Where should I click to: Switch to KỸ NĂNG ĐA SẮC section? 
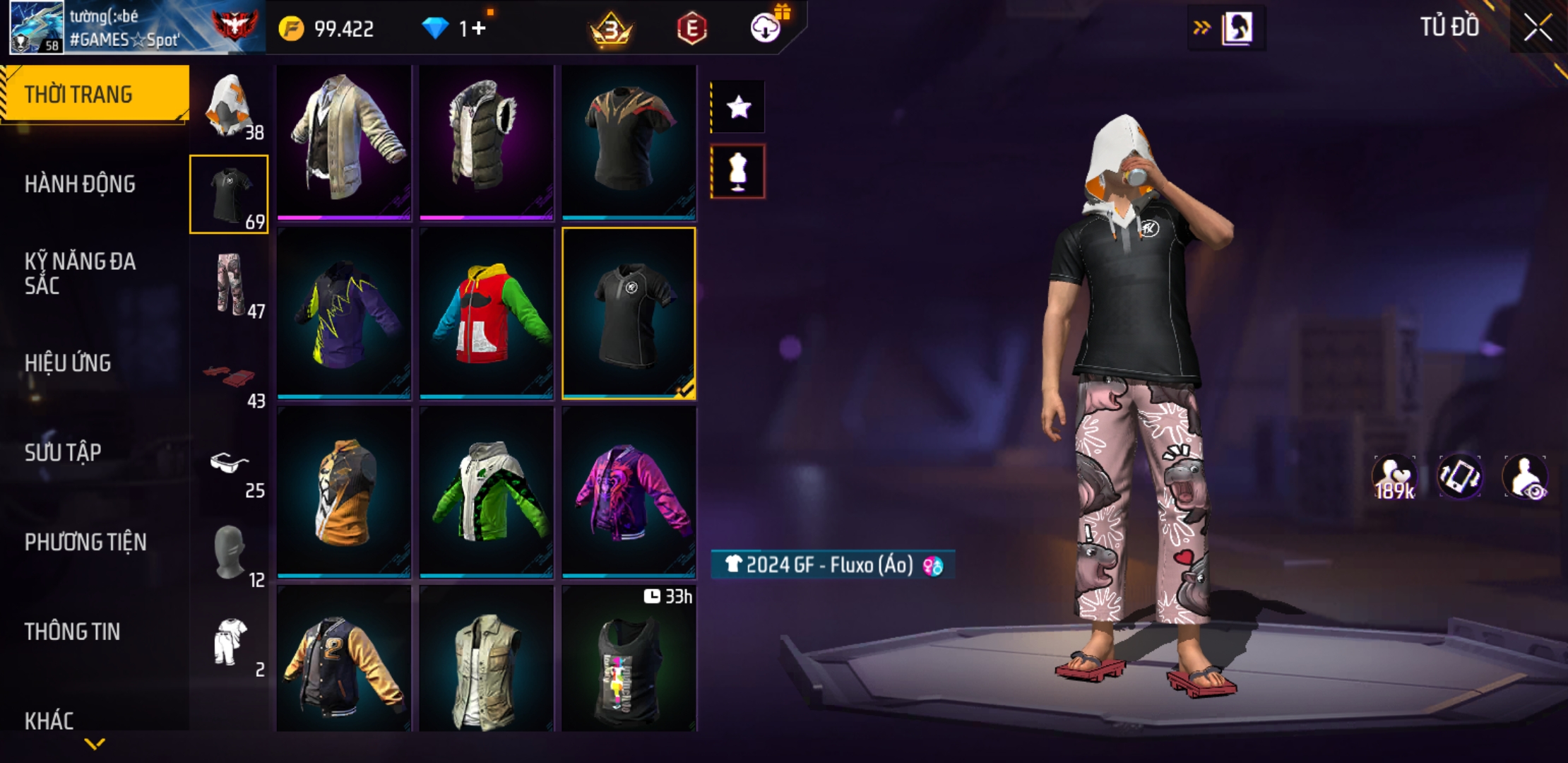click(x=80, y=273)
